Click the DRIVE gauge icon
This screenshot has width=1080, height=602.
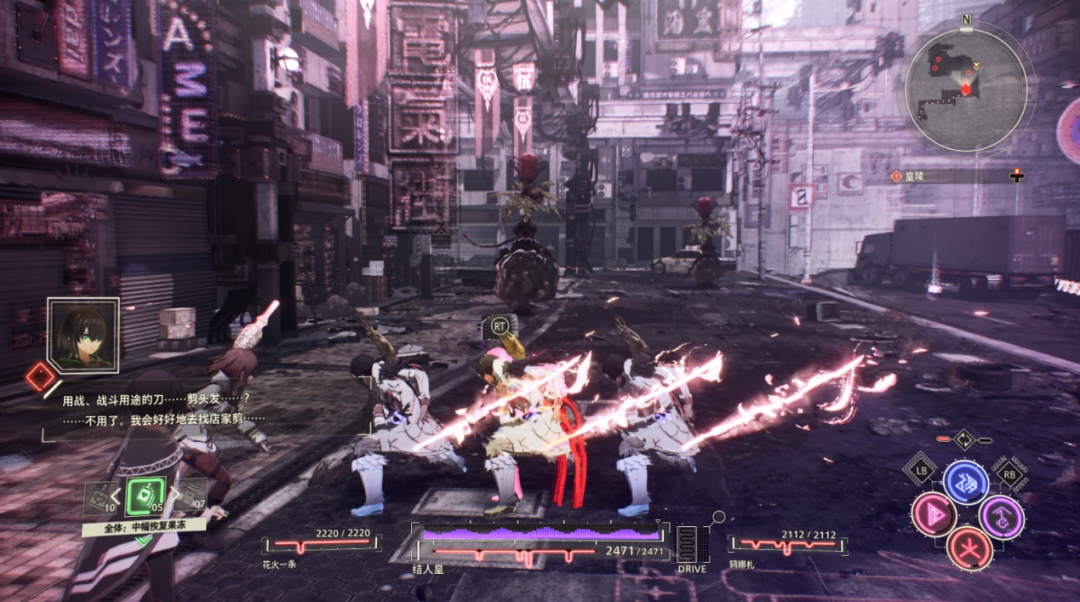[x=691, y=544]
